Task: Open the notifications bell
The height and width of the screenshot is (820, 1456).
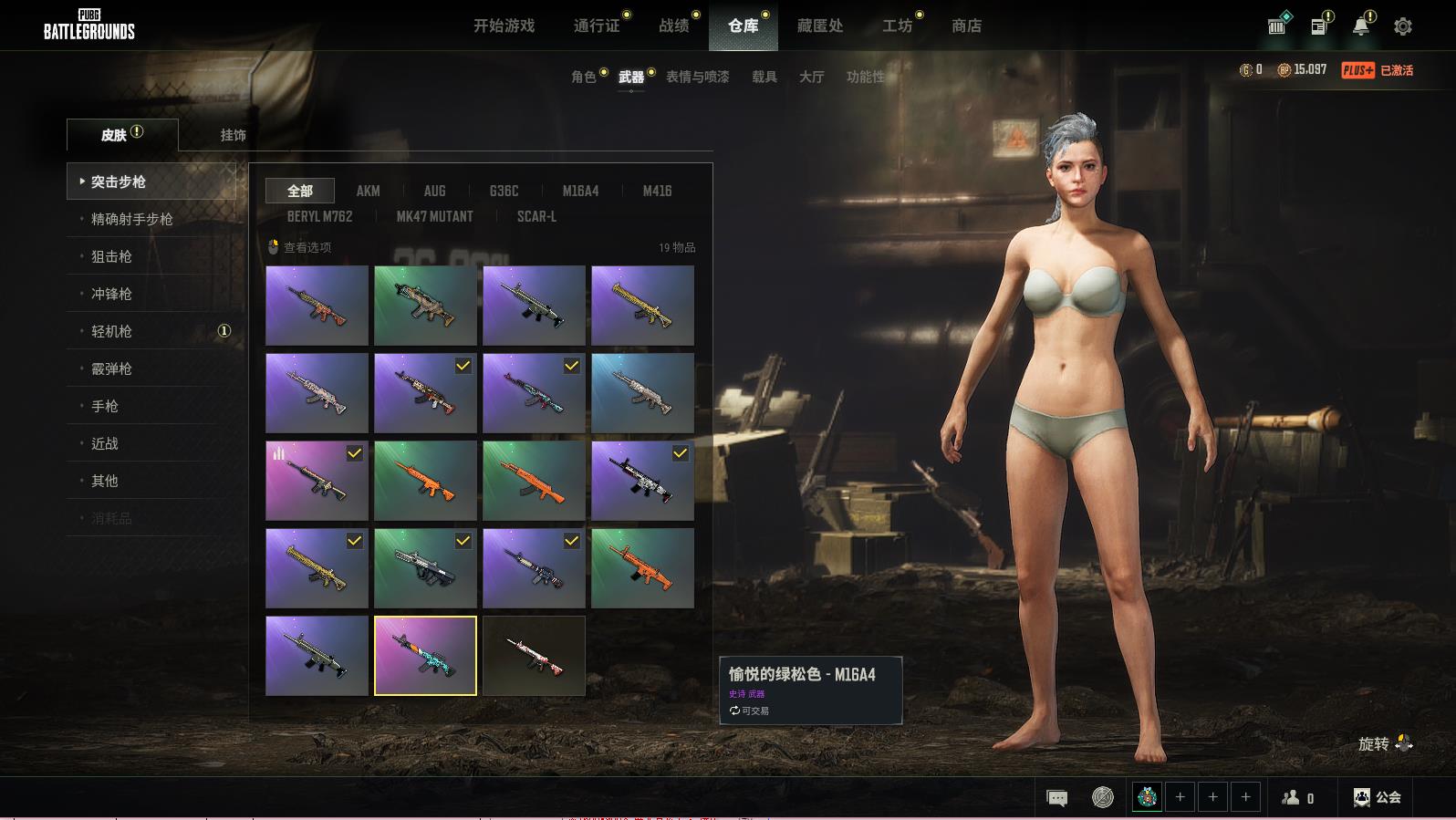Action: pyautogui.click(x=1361, y=26)
